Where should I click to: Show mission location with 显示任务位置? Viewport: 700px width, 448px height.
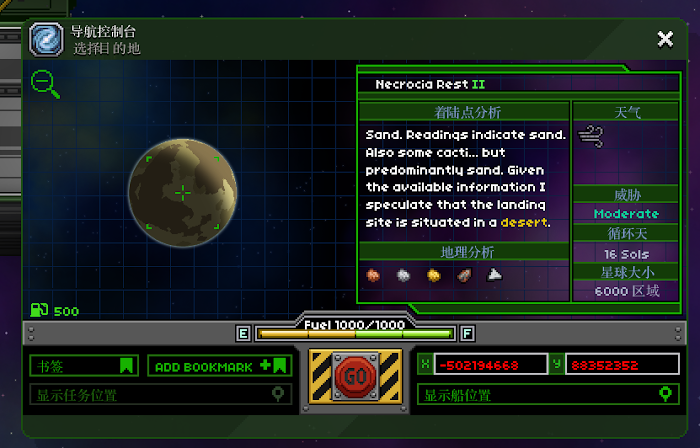(x=160, y=395)
